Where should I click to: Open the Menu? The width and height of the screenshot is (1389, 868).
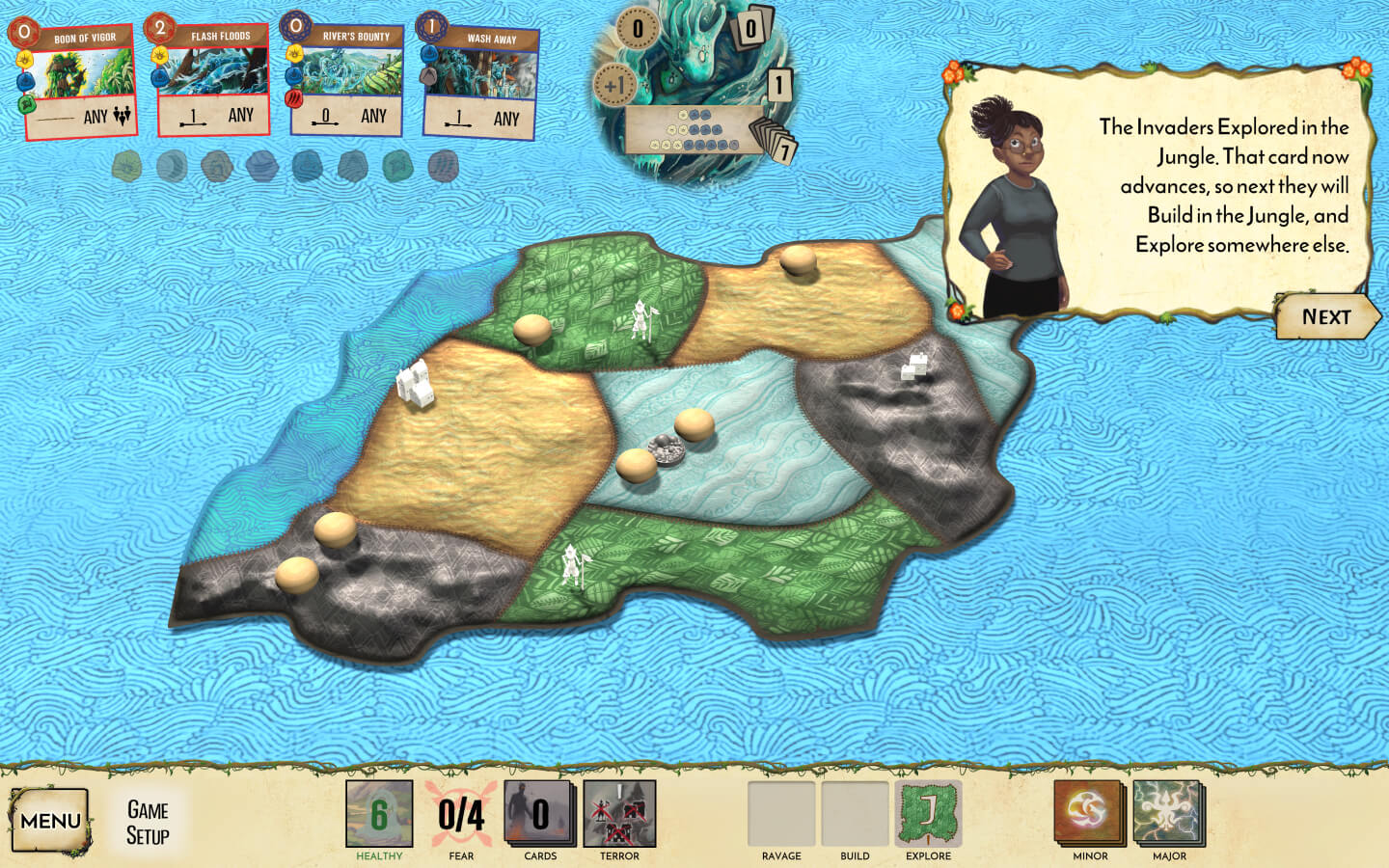(50, 821)
